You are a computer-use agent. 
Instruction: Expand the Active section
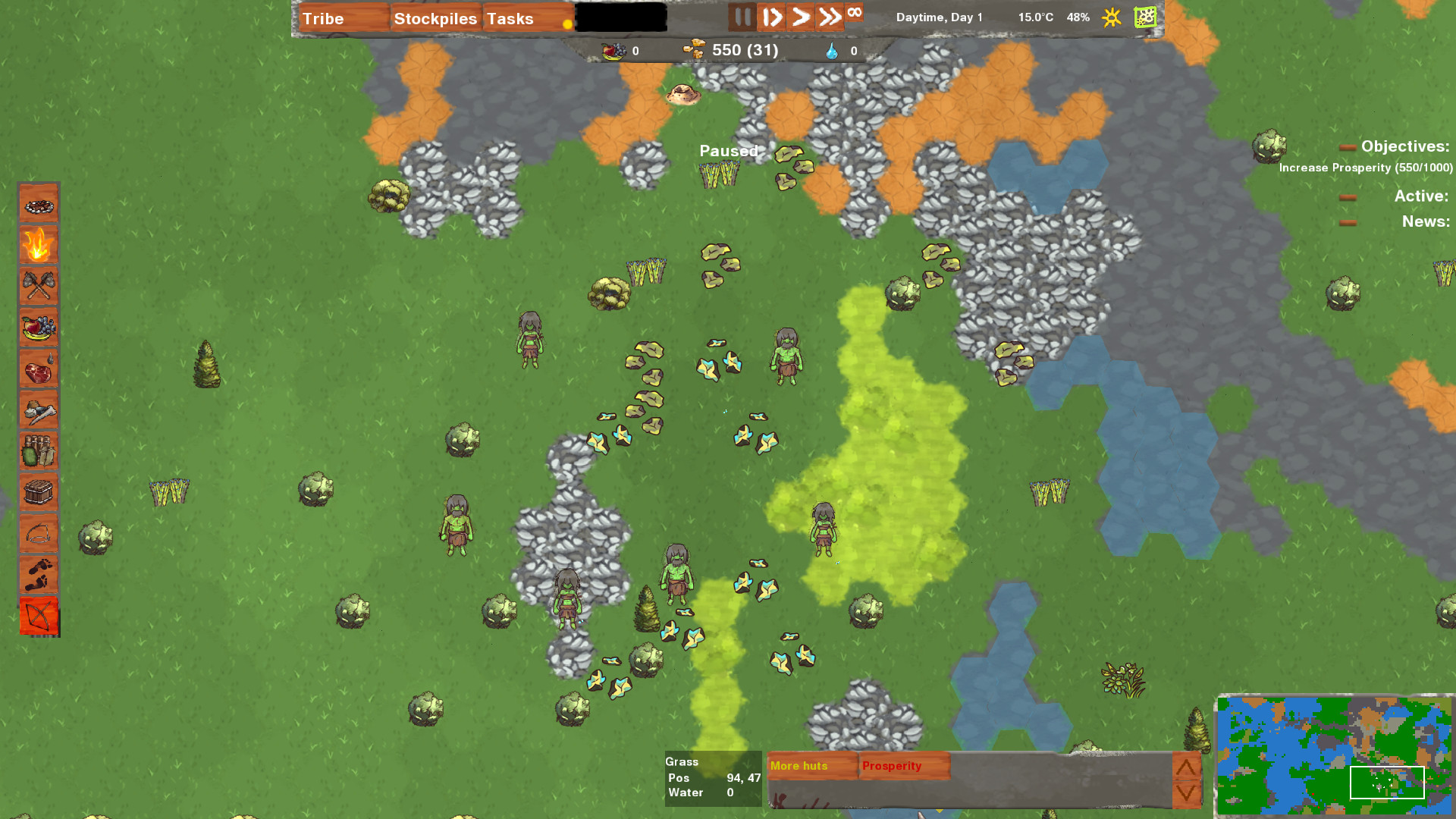[1349, 196]
